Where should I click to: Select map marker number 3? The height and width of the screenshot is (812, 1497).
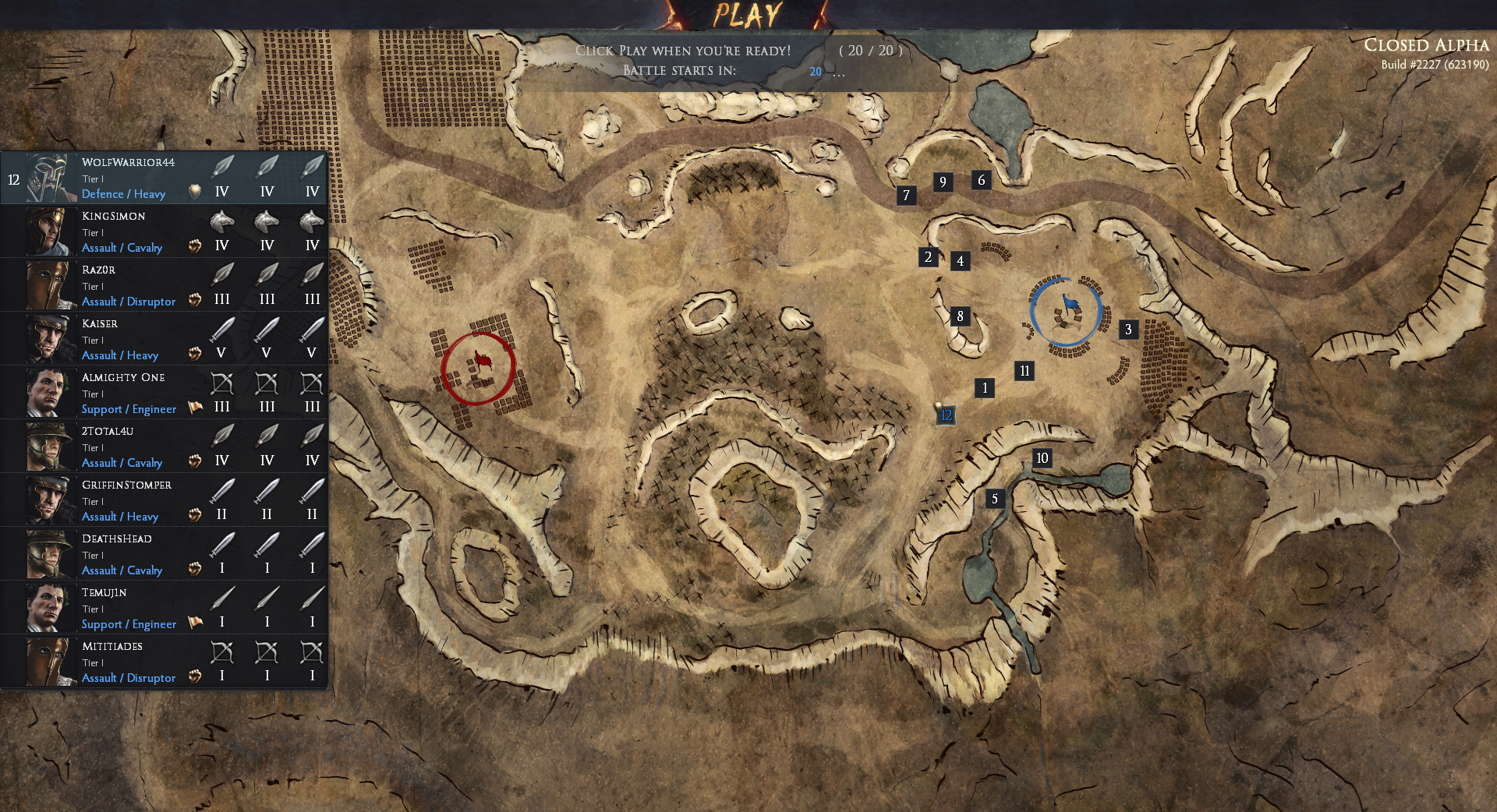pyautogui.click(x=1127, y=330)
